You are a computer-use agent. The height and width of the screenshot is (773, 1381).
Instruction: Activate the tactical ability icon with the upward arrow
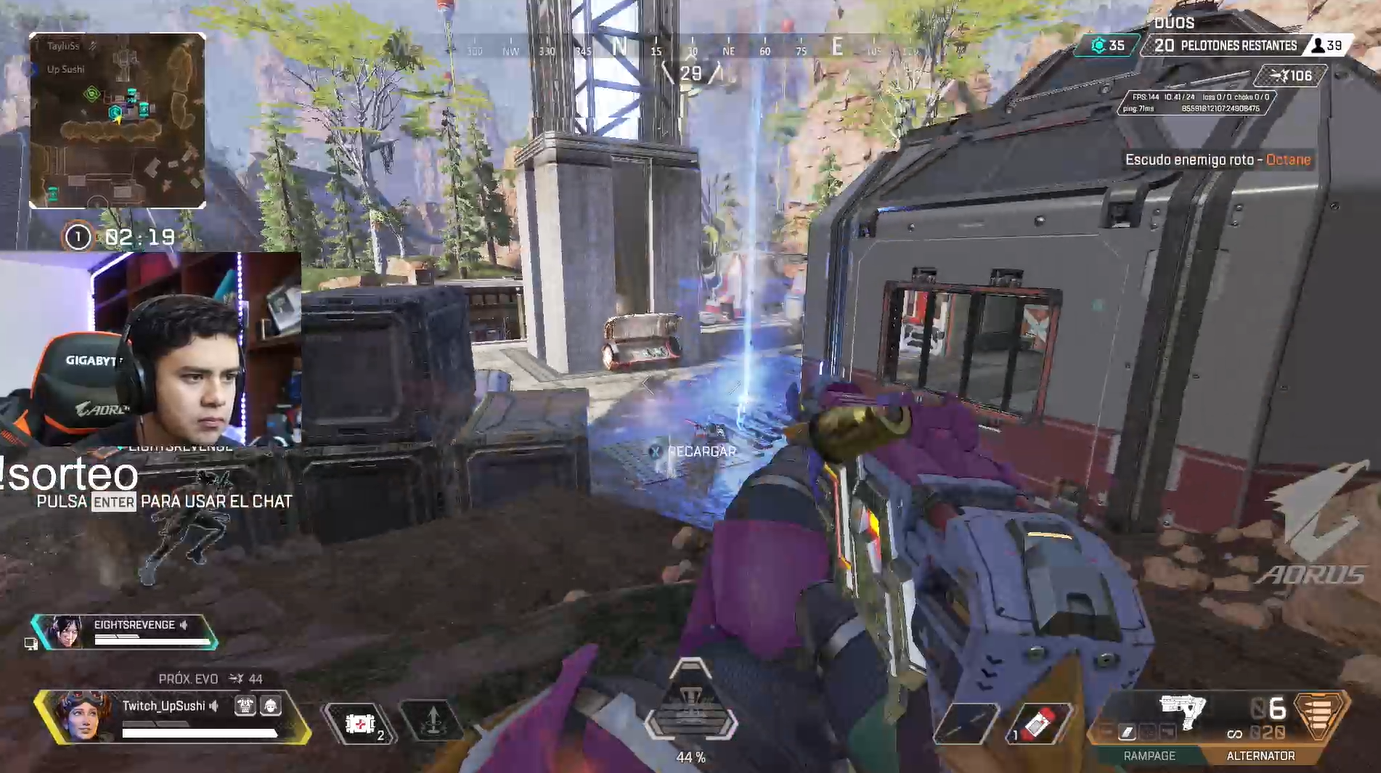[431, 721]
